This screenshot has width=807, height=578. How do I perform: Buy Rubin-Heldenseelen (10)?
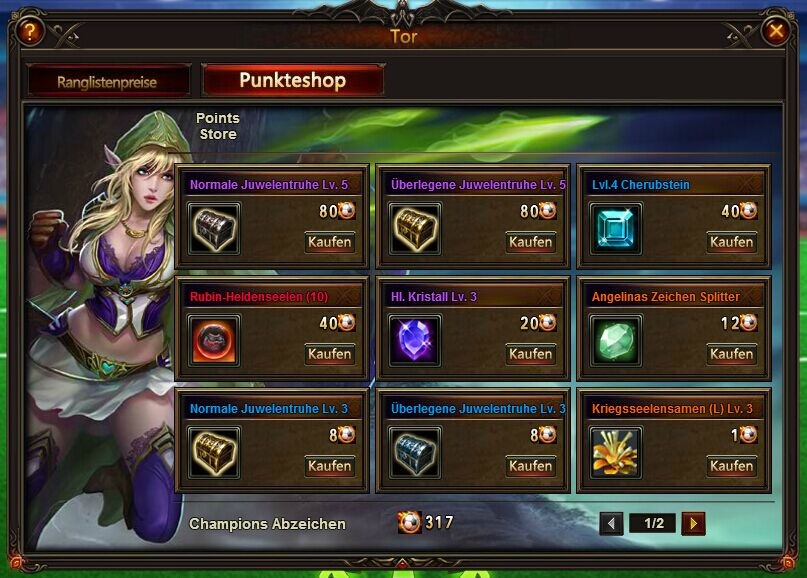(x=329, y=354)
